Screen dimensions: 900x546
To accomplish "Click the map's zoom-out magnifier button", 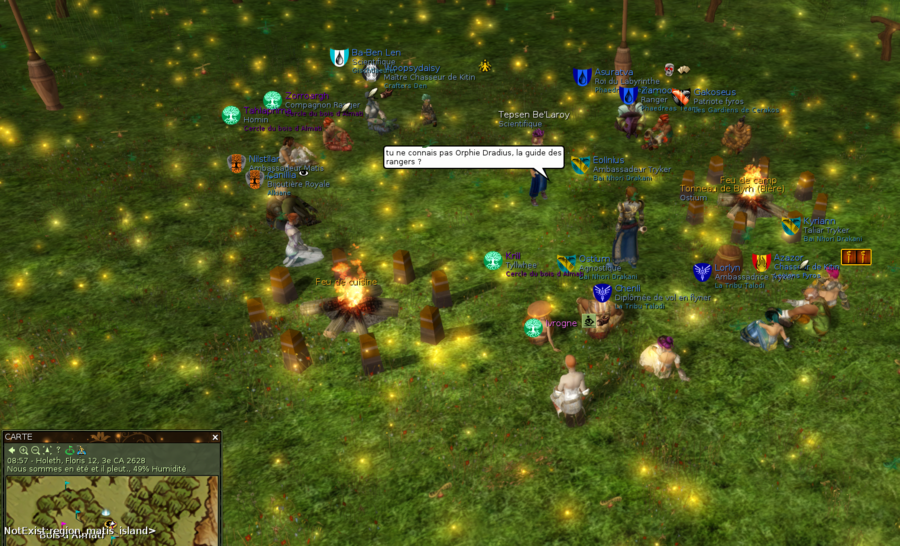I will click(x=35, y=450).
